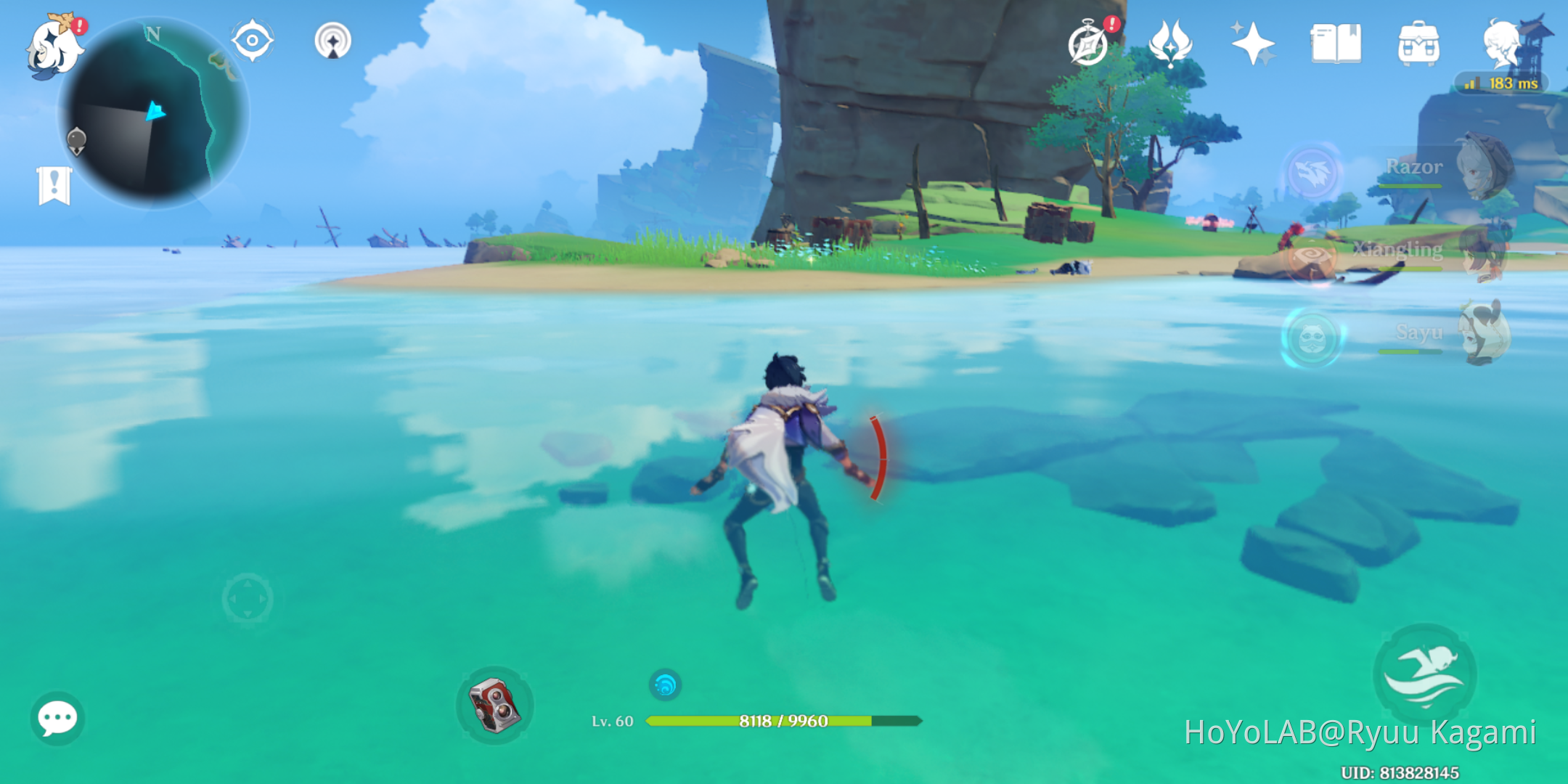Open the Adventure Handbook book icon

coord(1336,44)
